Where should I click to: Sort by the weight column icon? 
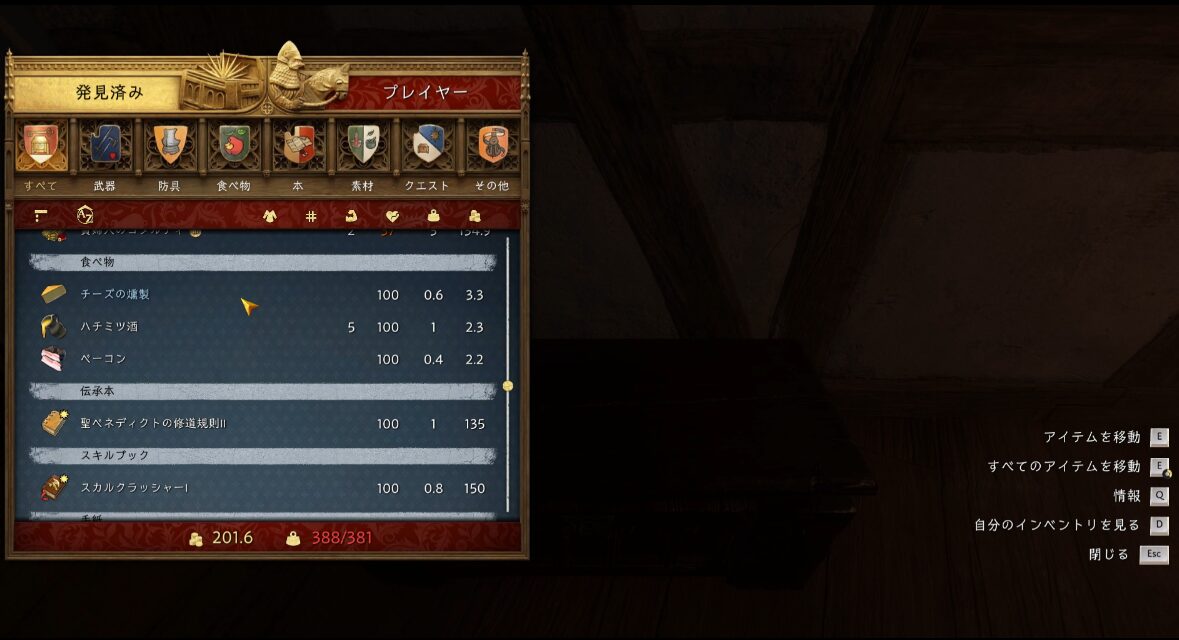pos(434,216)
